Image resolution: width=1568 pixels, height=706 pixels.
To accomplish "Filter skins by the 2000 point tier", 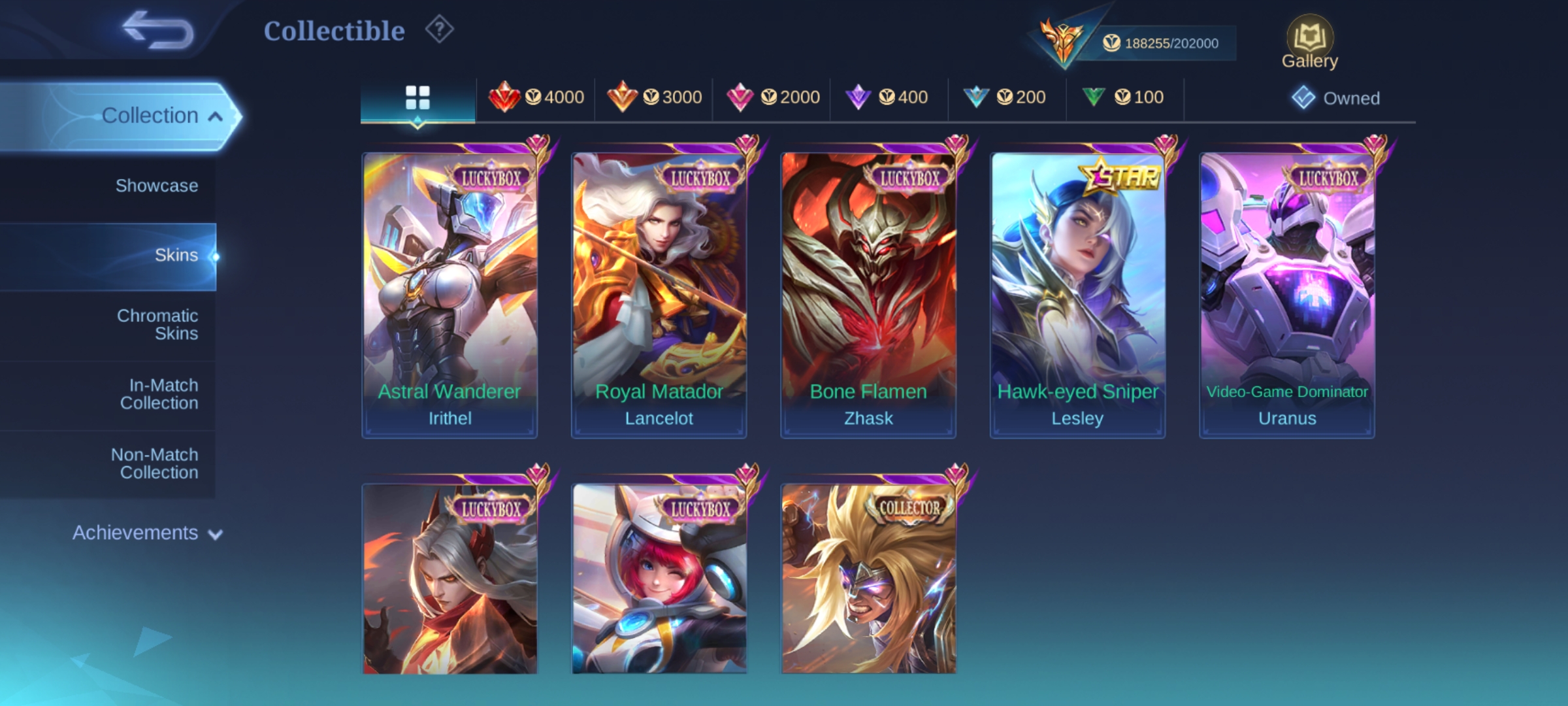I will pos(772,98).
